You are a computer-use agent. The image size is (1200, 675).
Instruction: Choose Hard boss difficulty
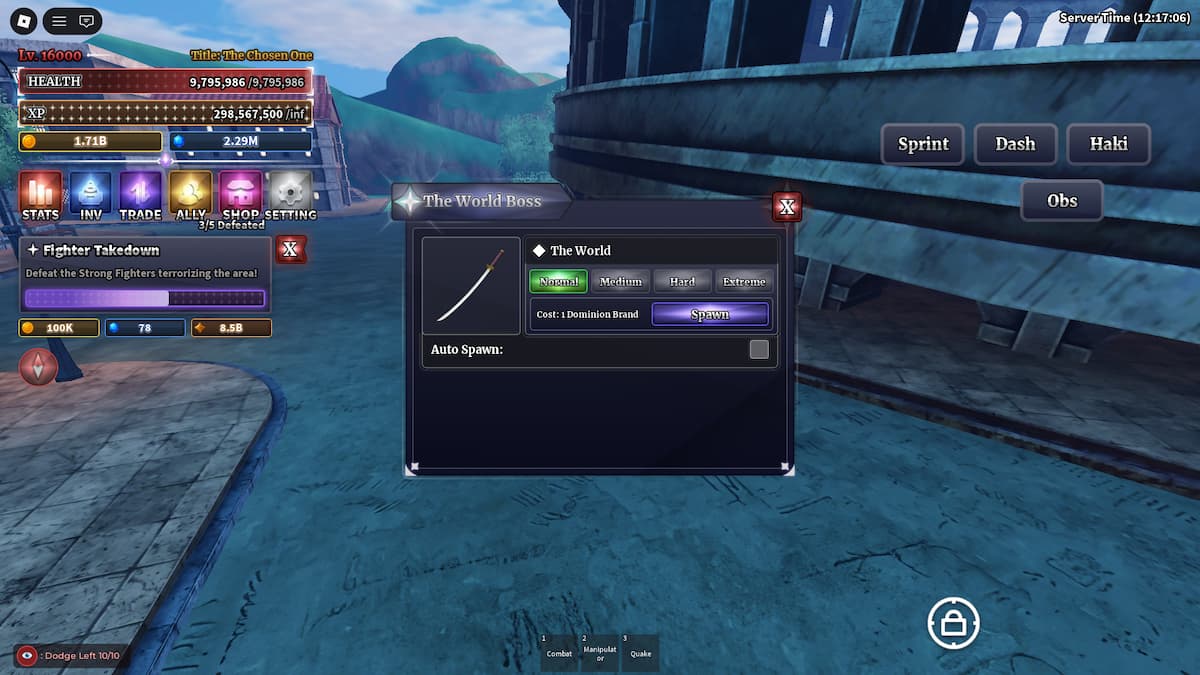click(682, 282)
